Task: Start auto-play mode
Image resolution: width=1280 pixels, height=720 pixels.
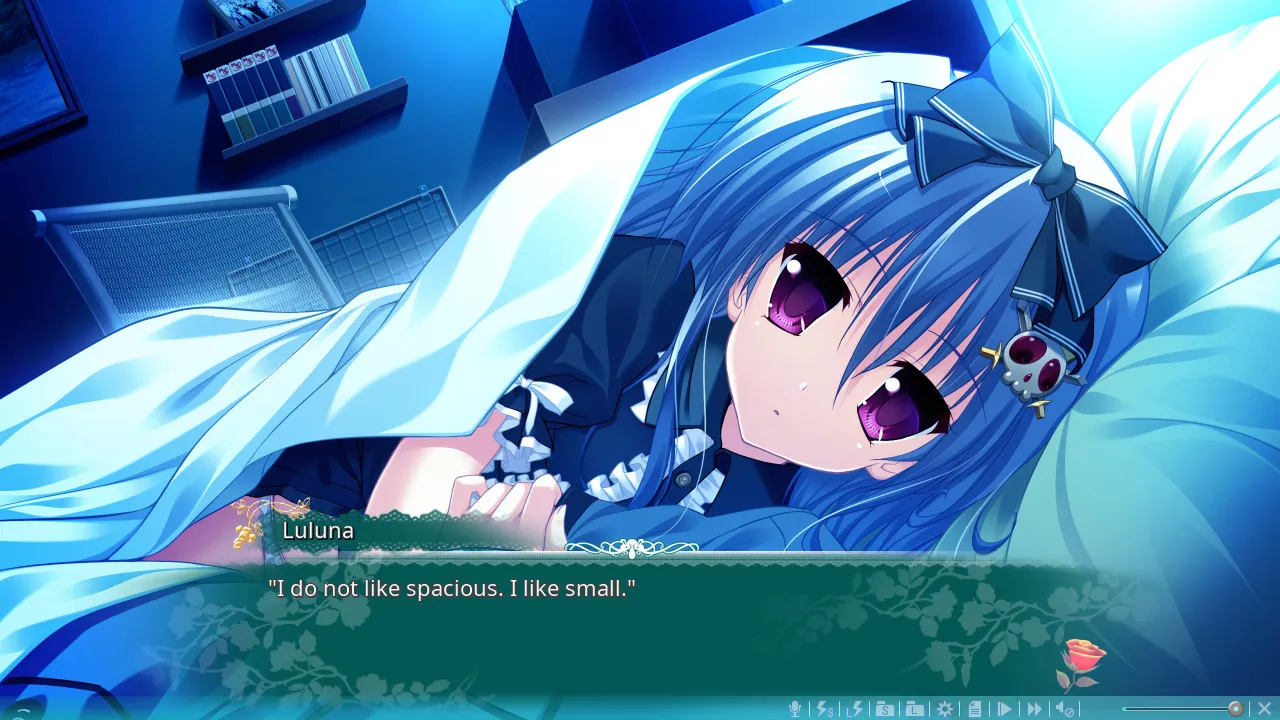Action: [x=1005, y=709]
